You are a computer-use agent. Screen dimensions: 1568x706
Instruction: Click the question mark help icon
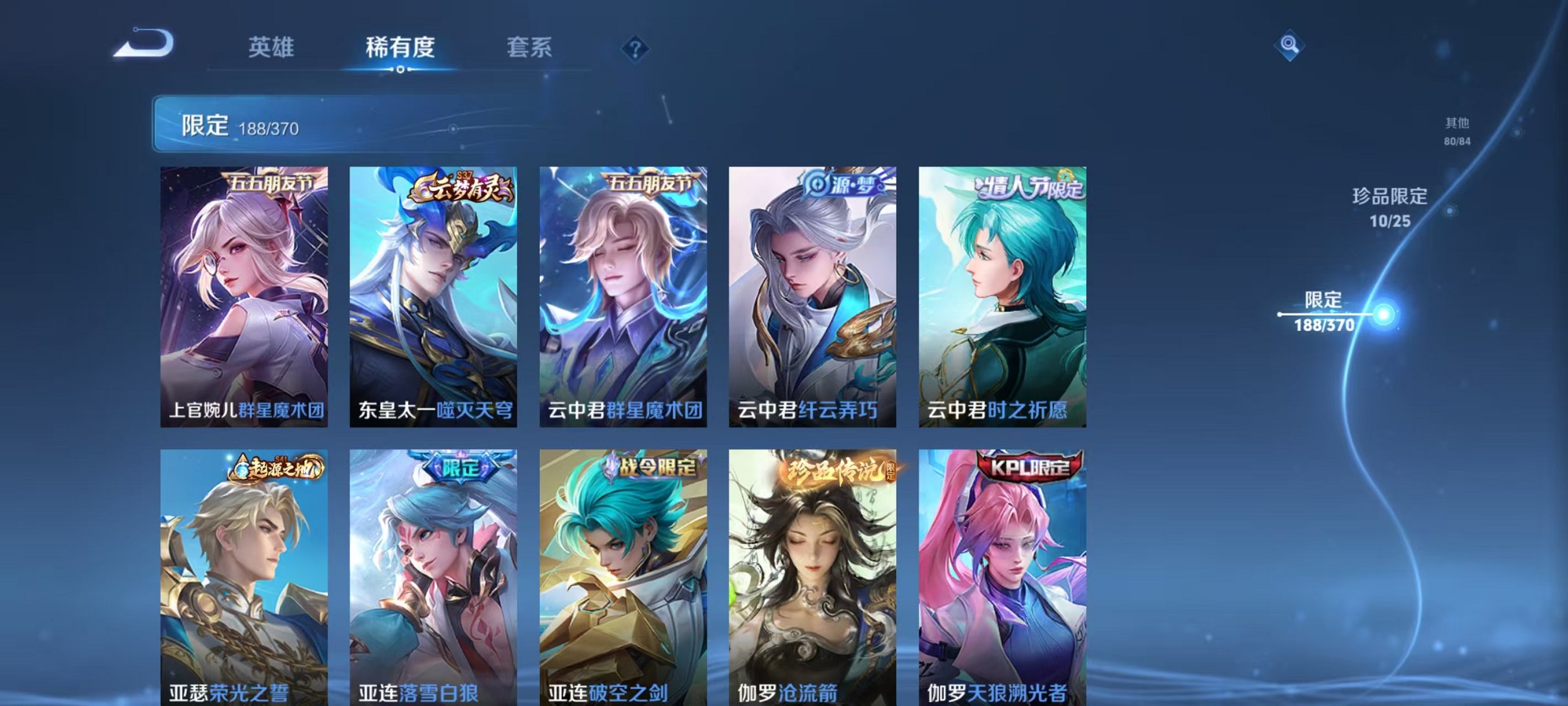pos(636,49)
